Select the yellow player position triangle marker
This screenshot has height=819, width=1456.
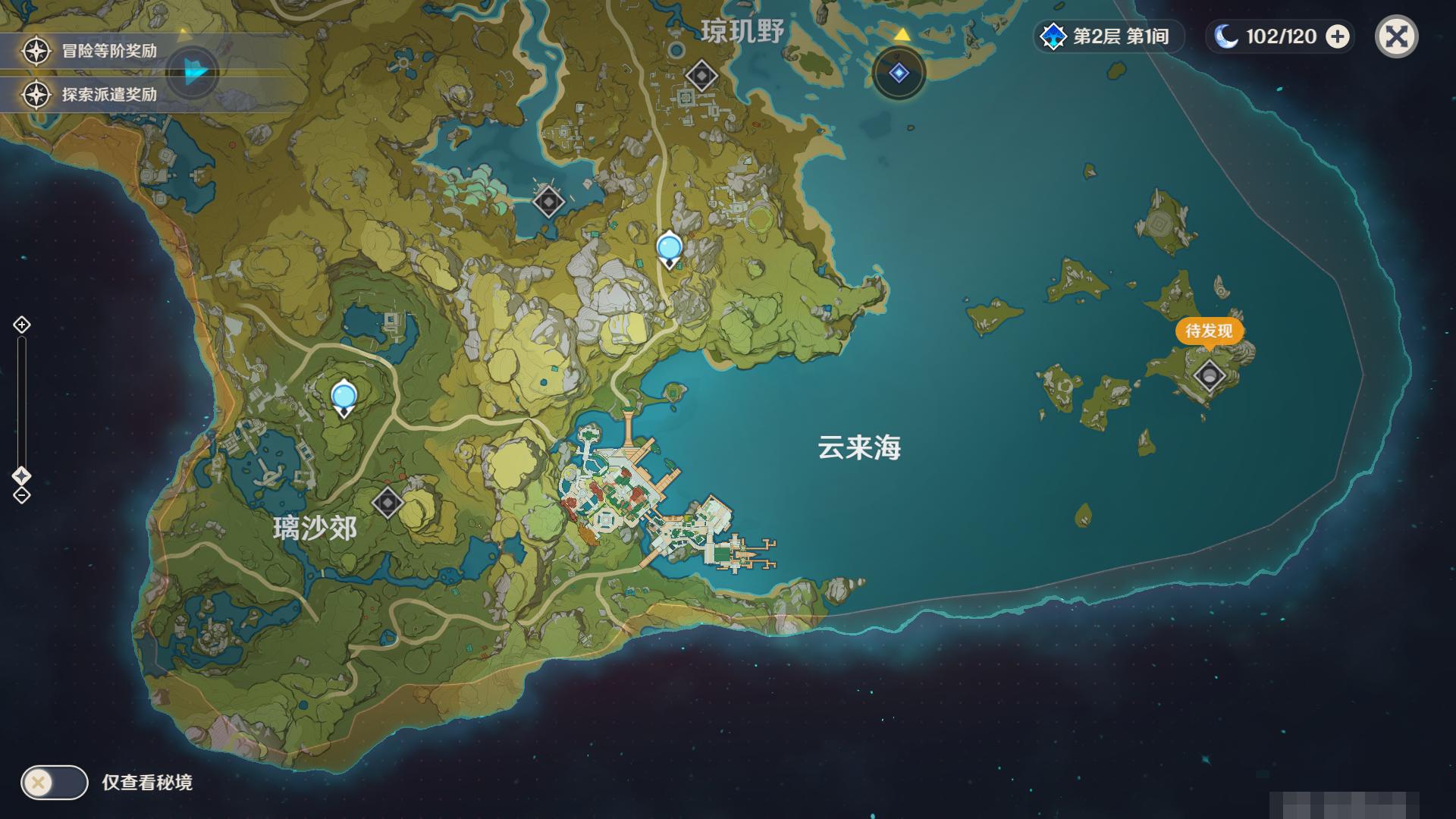coord(901,33)
